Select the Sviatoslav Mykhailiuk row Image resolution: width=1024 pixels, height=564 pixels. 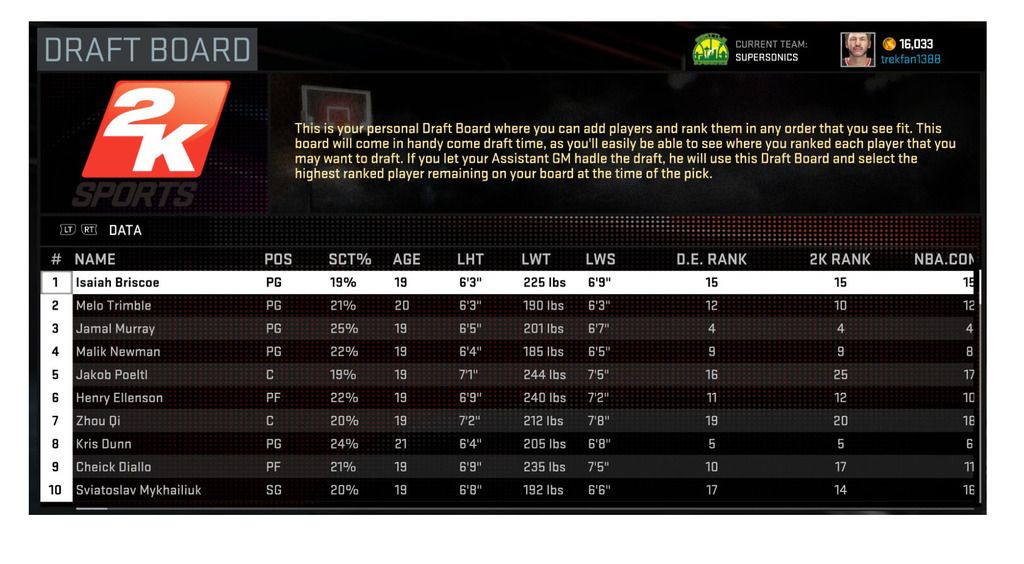tap(138, 490)
